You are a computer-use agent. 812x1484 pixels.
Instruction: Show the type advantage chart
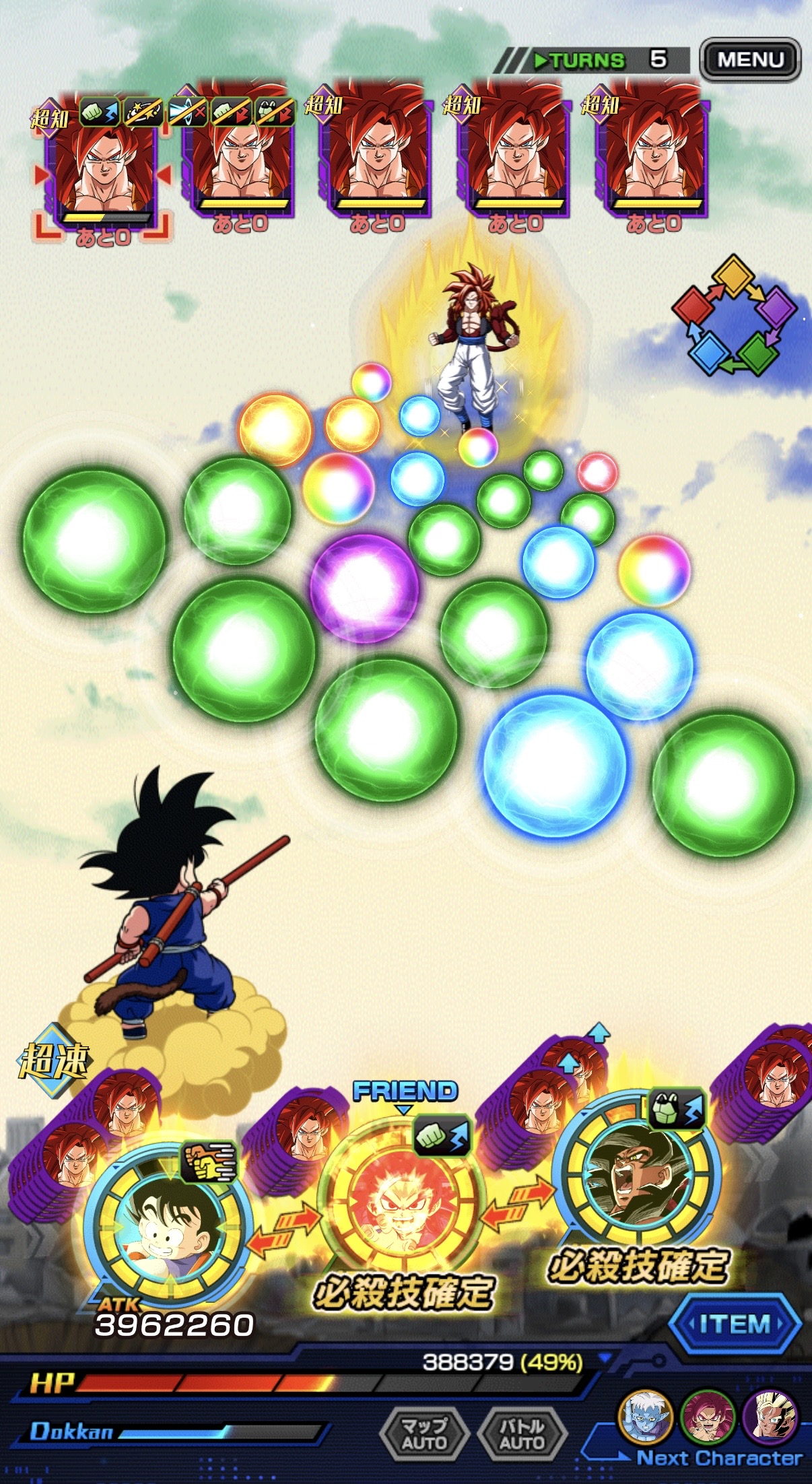coord(734,315)
